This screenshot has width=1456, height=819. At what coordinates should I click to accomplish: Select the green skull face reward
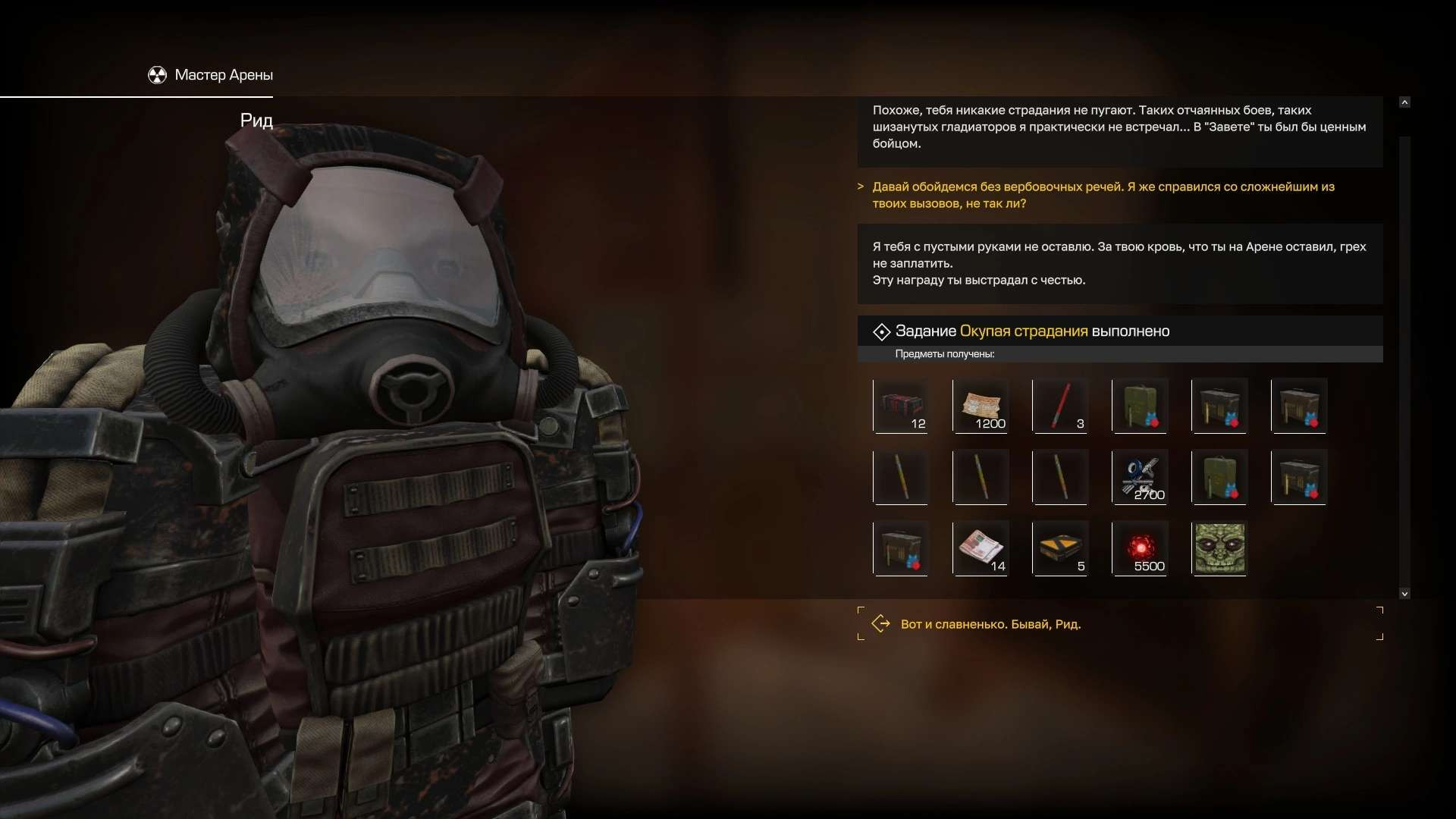[1219, 548]
